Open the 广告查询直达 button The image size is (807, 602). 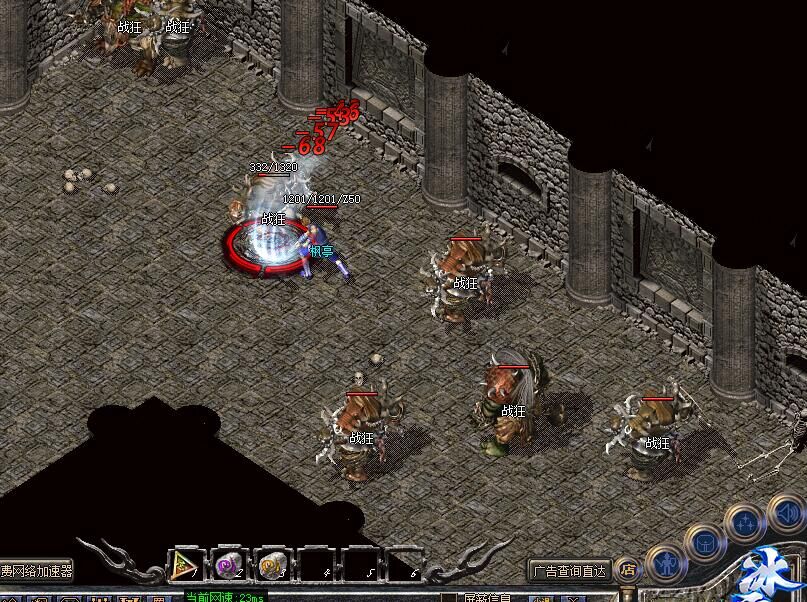click(569, 571)
